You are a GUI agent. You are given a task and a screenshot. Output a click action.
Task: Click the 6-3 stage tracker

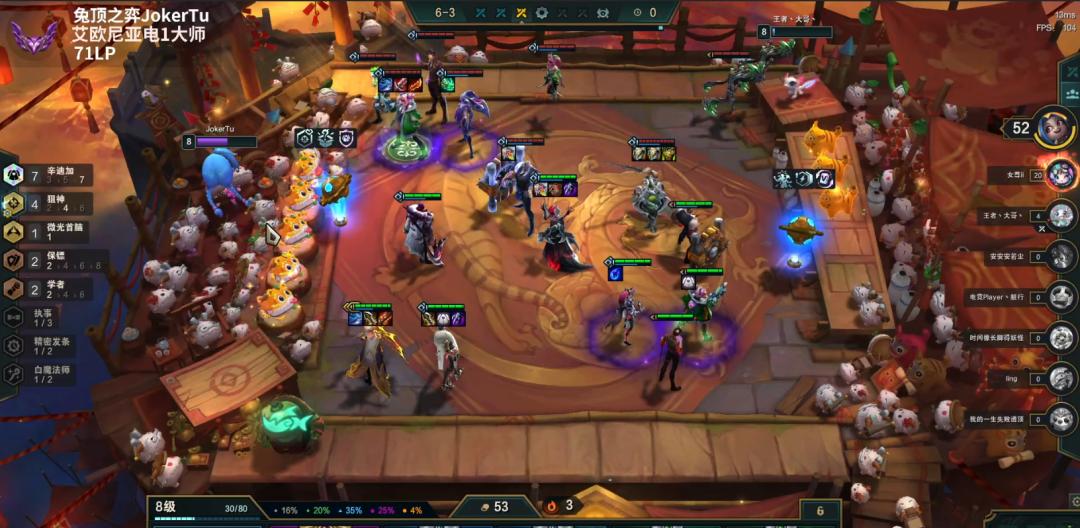click(445, 13)
